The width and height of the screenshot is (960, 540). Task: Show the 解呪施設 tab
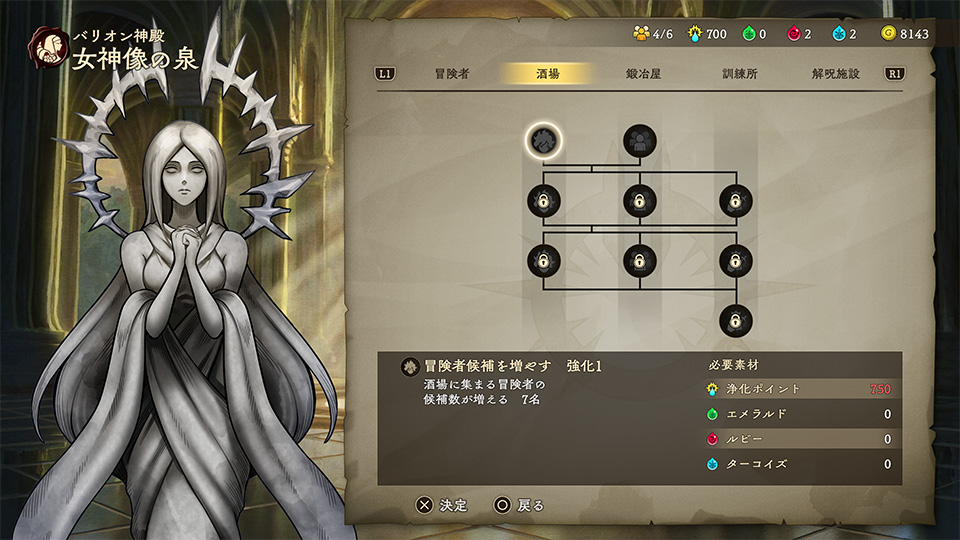click(835, 74)
